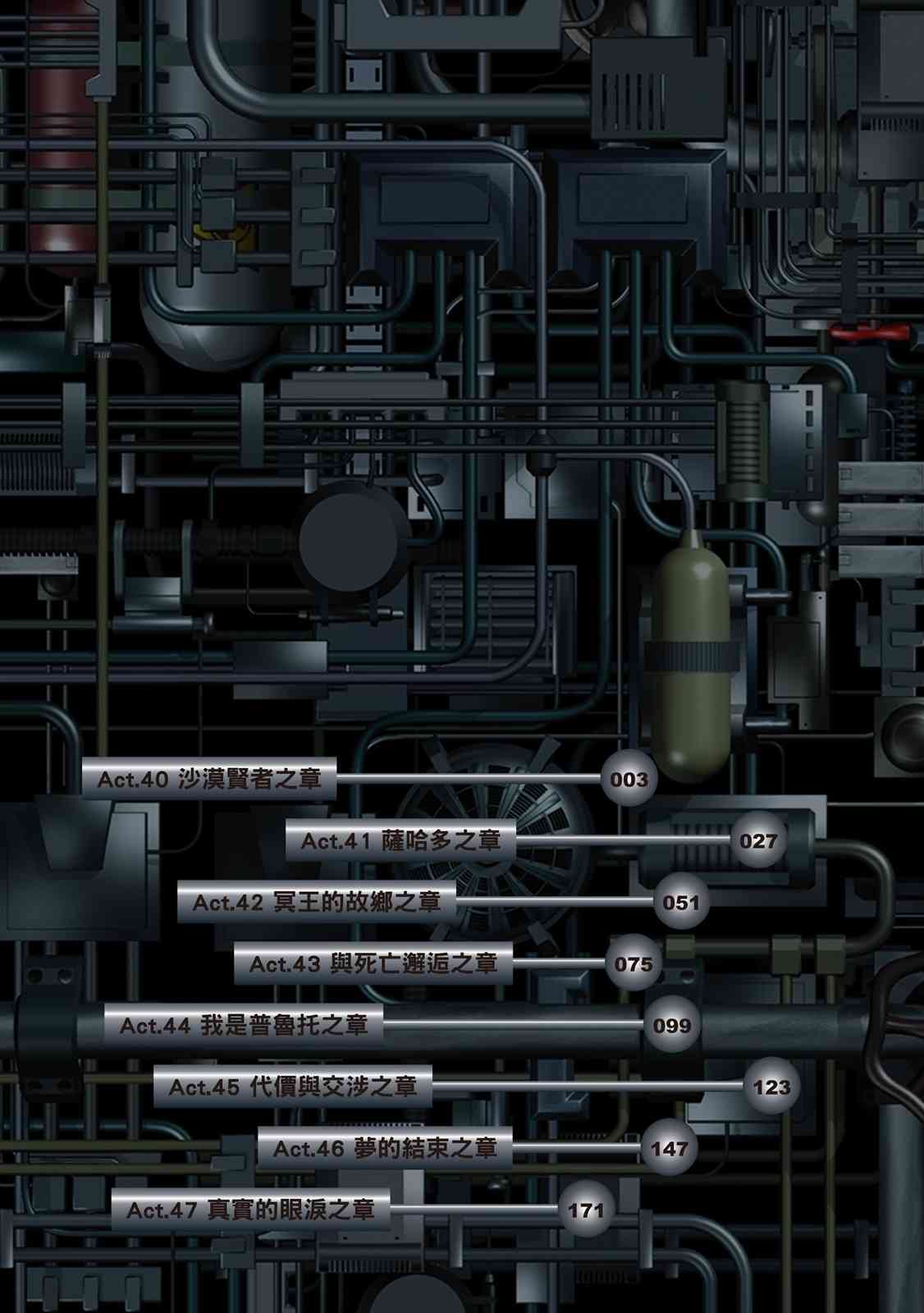Open Act.45 代價與交涉之章 entry
This screenshot has width=924, height=1313.
click(293, 1087)
